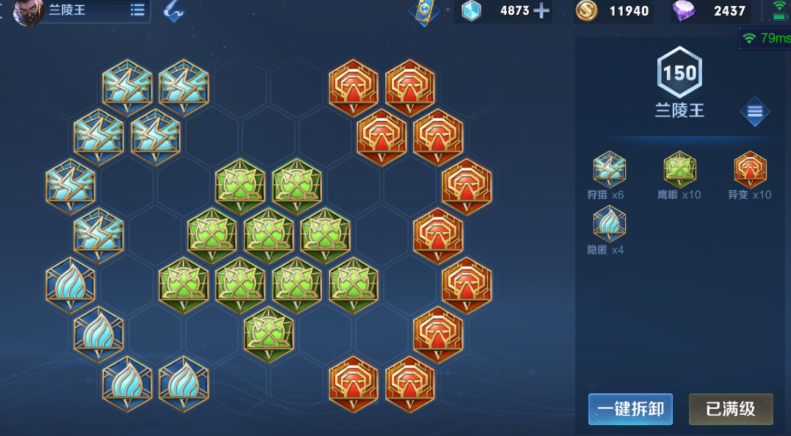Select the 鹰眼 x10 rune summary icon
This screenshot has height=436, width=791.
[x=680, y=169]
